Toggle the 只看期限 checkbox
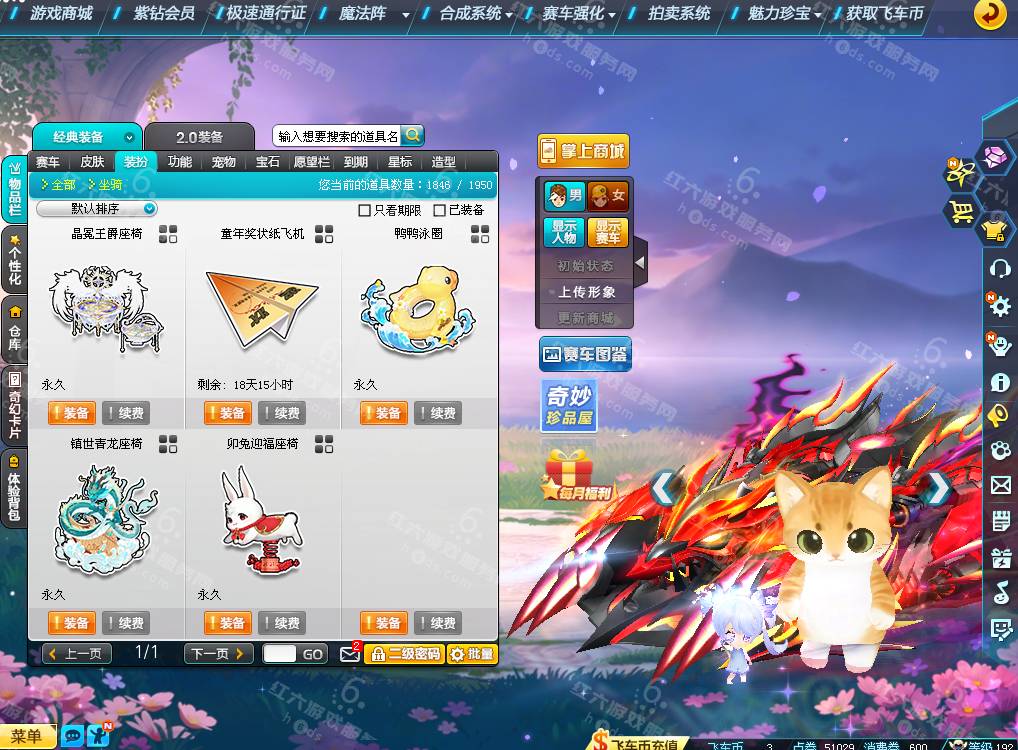1018x750 pixels. click(365, 210)
